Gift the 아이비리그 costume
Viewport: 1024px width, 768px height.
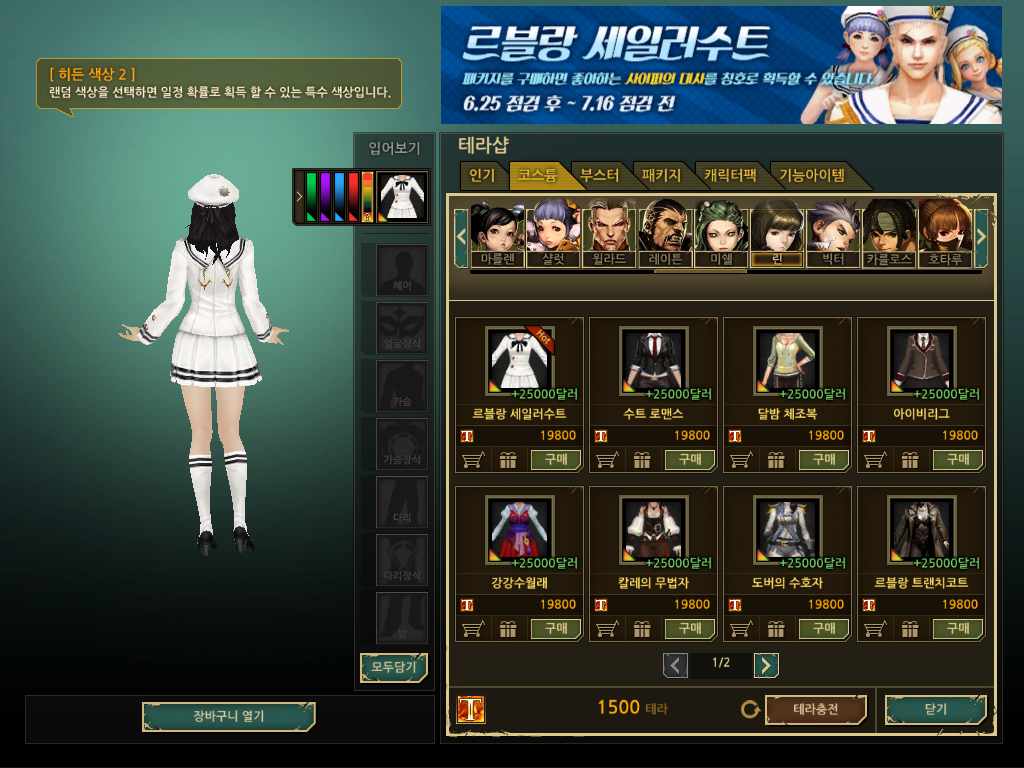[910, 460]
